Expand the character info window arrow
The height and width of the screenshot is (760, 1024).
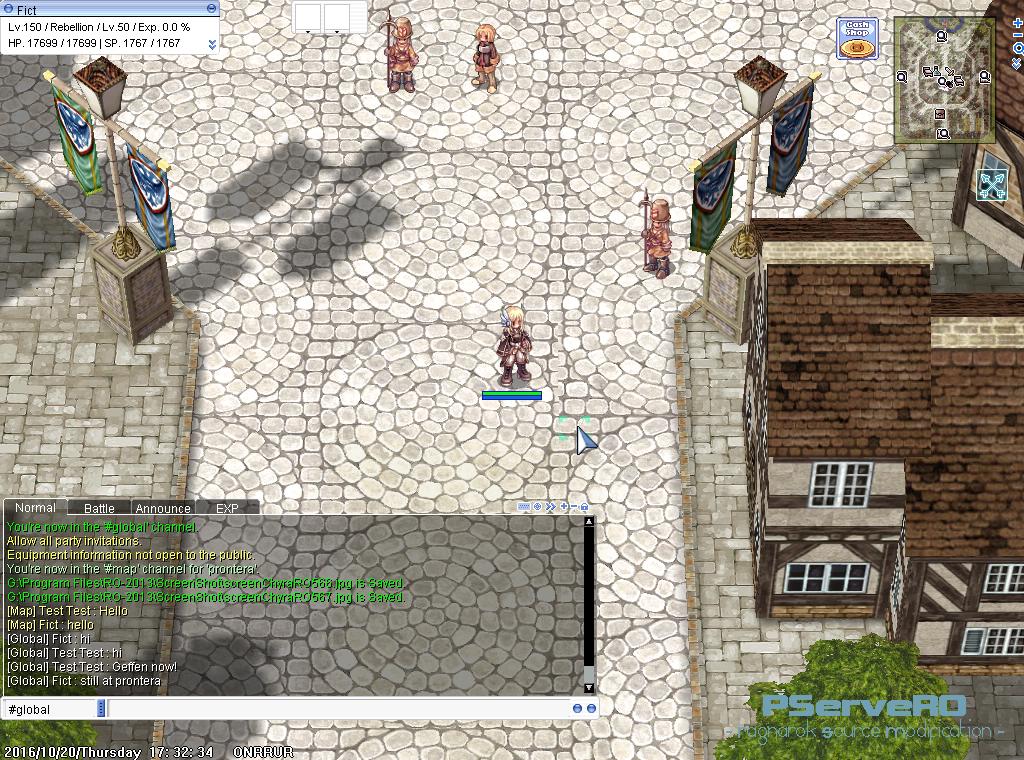(212, 44)
